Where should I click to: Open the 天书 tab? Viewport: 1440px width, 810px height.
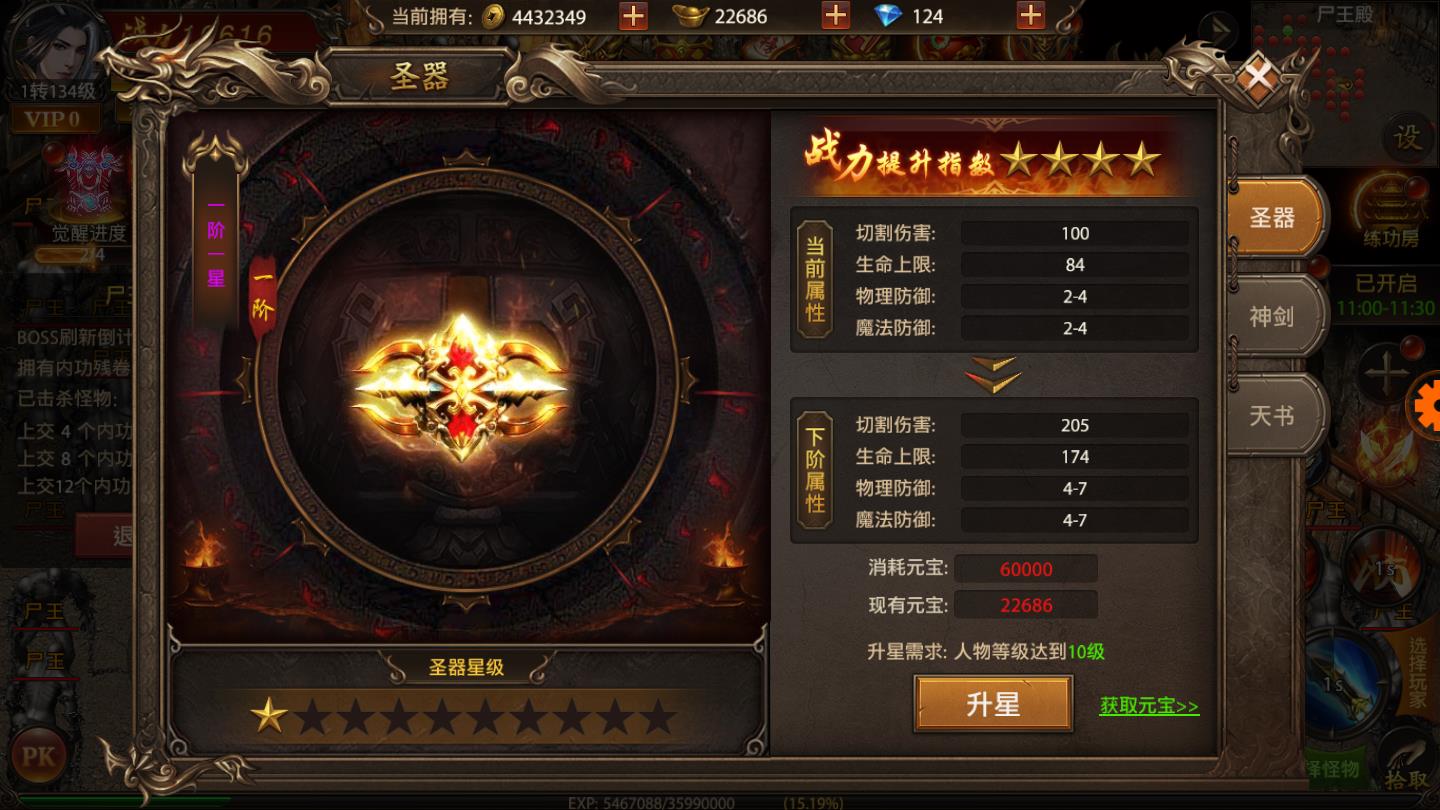point(1274,415)
